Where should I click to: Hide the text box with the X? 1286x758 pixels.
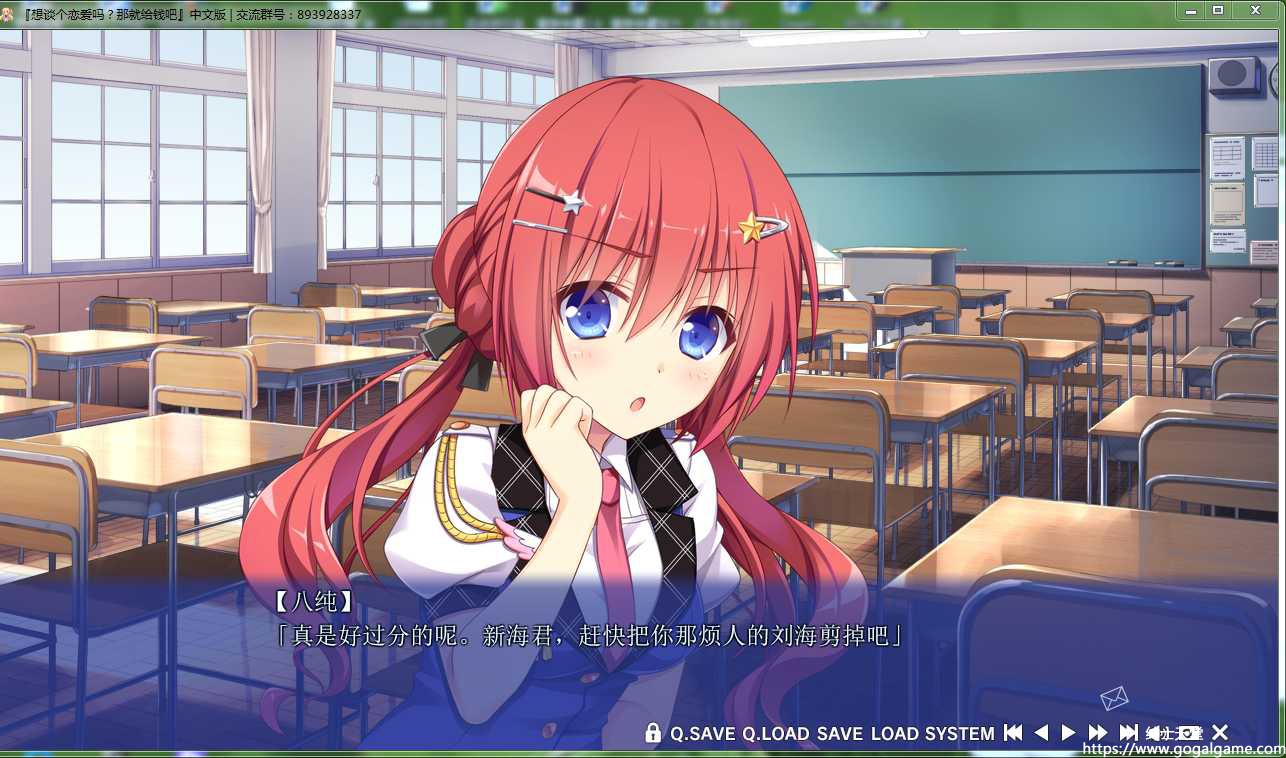pos(1220,733)
